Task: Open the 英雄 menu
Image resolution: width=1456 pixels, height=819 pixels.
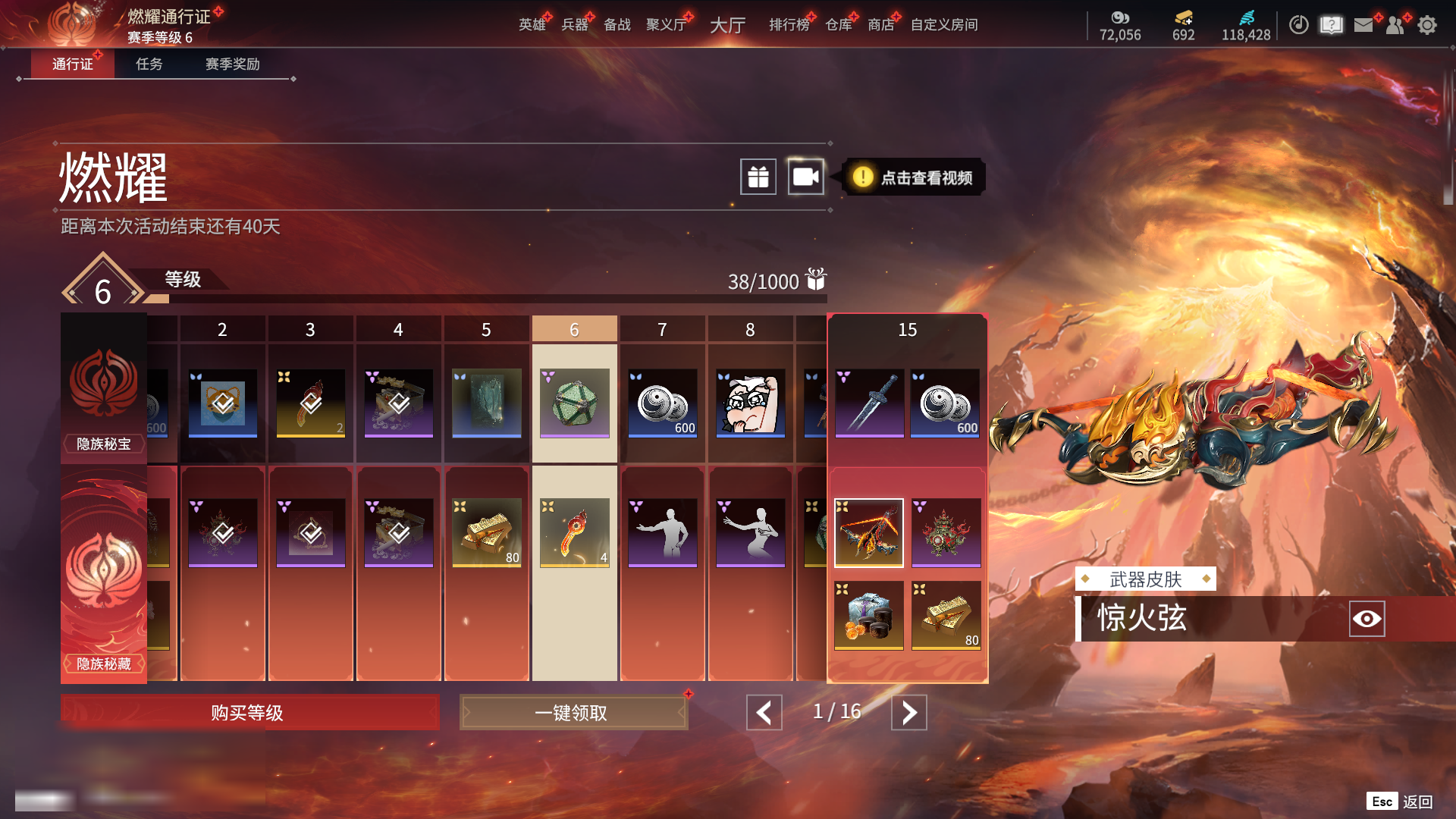Action: pyautogui.click(x=532, y=25)
